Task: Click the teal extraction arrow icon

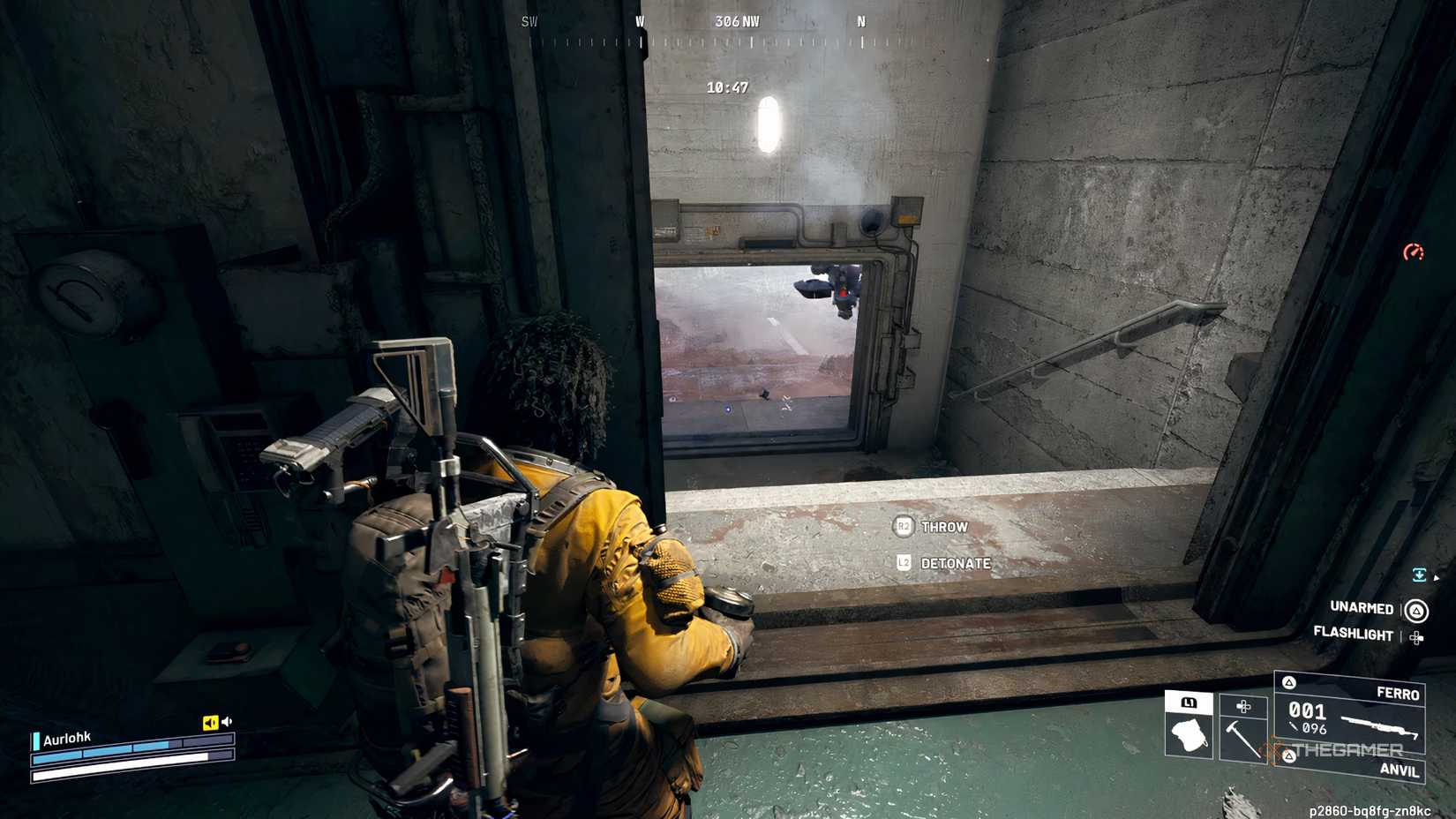Action: (x=1421, y=574)
